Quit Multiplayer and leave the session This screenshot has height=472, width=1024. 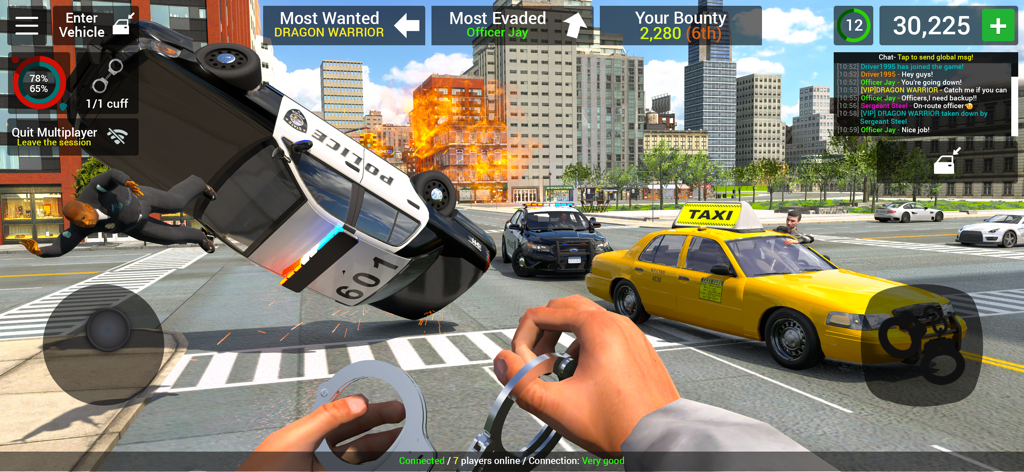click(72, 136)
